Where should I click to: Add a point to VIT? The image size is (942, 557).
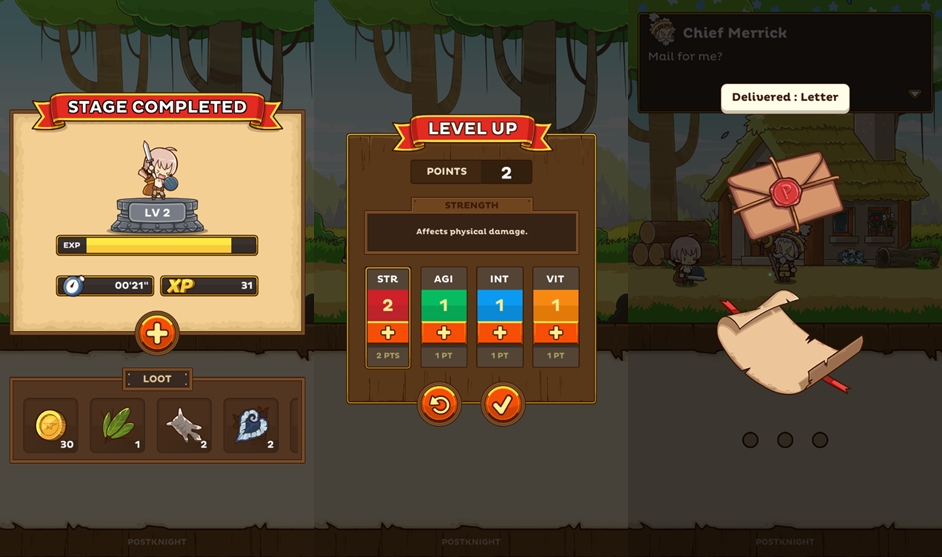[x=556, y=333]
